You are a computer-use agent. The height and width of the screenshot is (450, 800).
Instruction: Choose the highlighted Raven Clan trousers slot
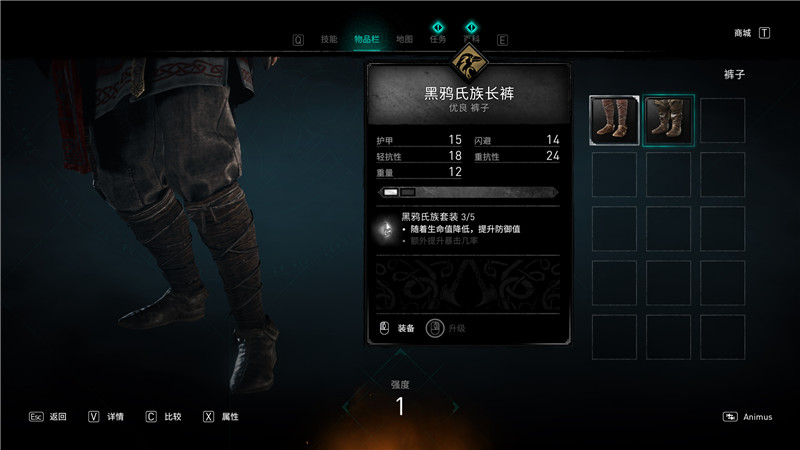click(x=668, y=120)
